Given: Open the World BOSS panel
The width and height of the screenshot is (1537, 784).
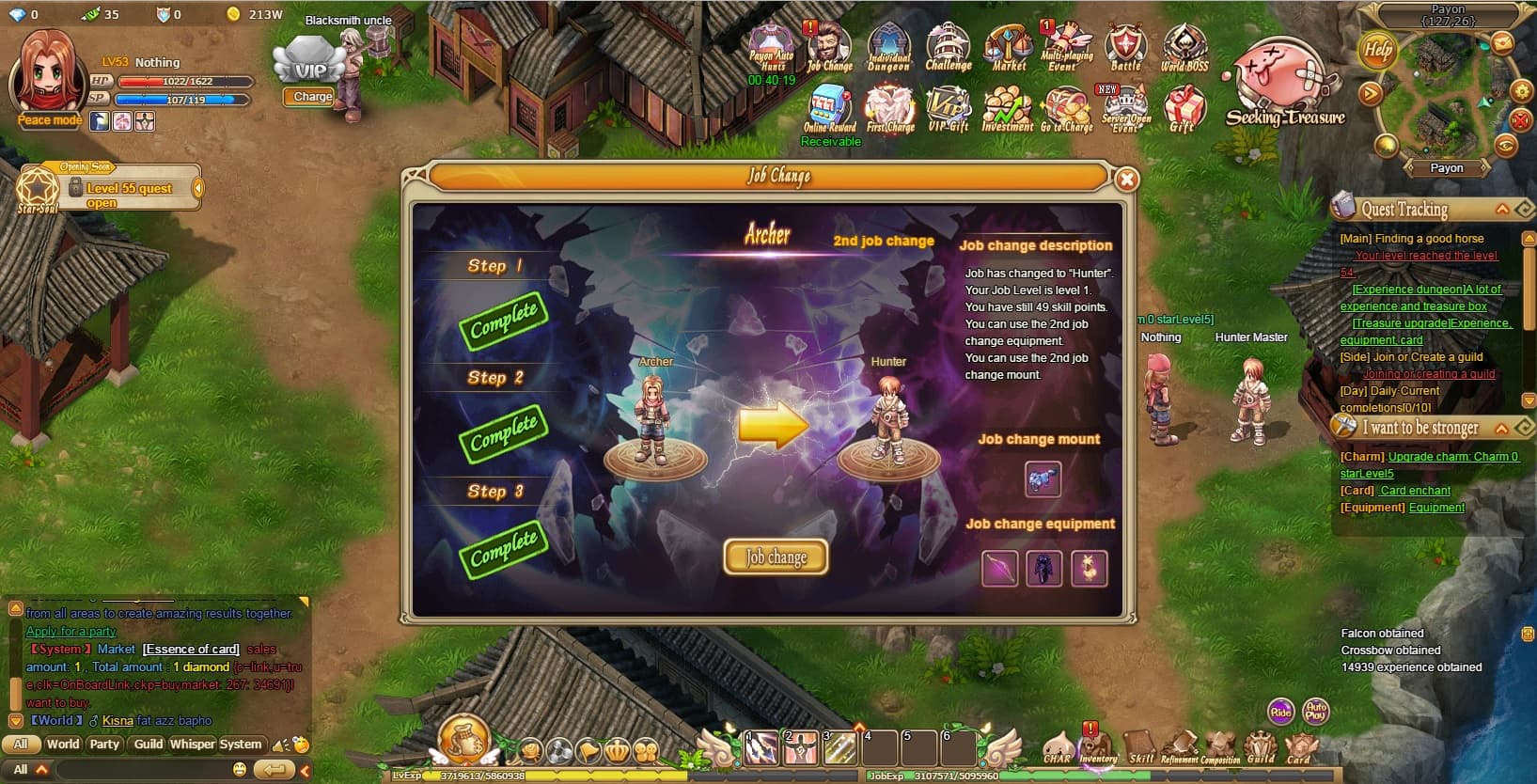Looking at the screenshot, I should point(1184,42).
